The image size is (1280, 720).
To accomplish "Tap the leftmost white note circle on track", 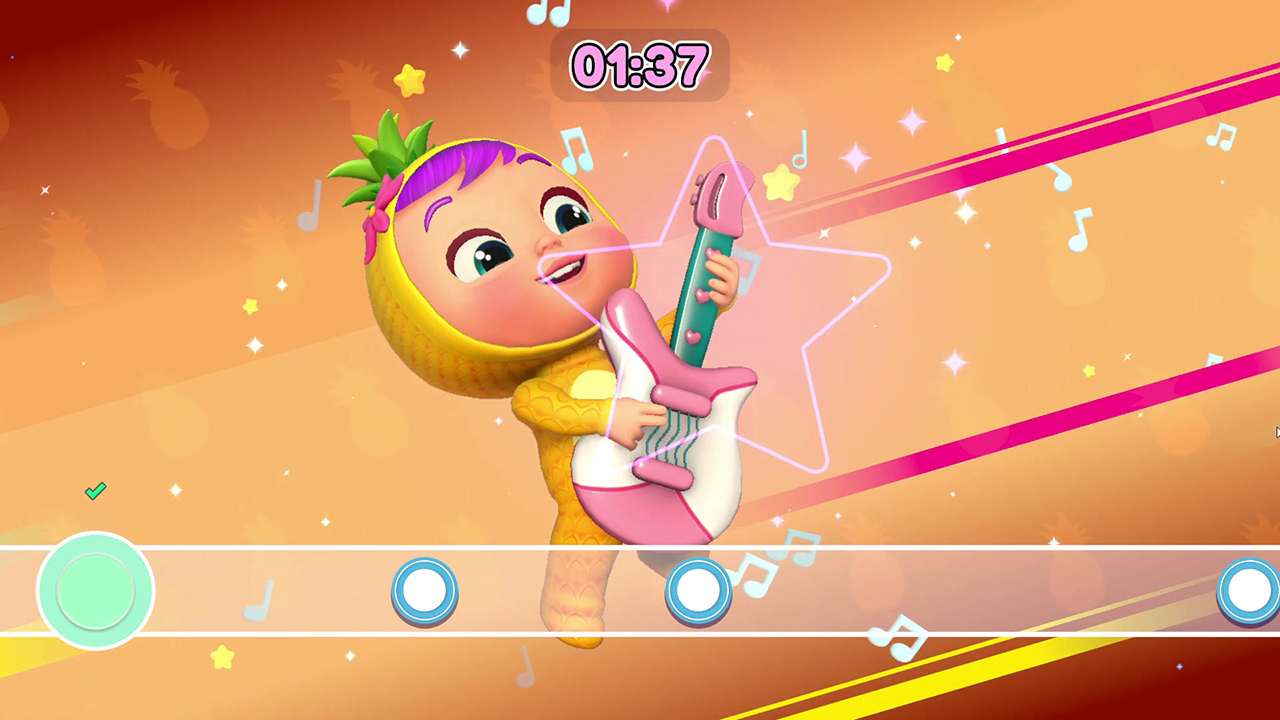I will (x=424, y=591).
